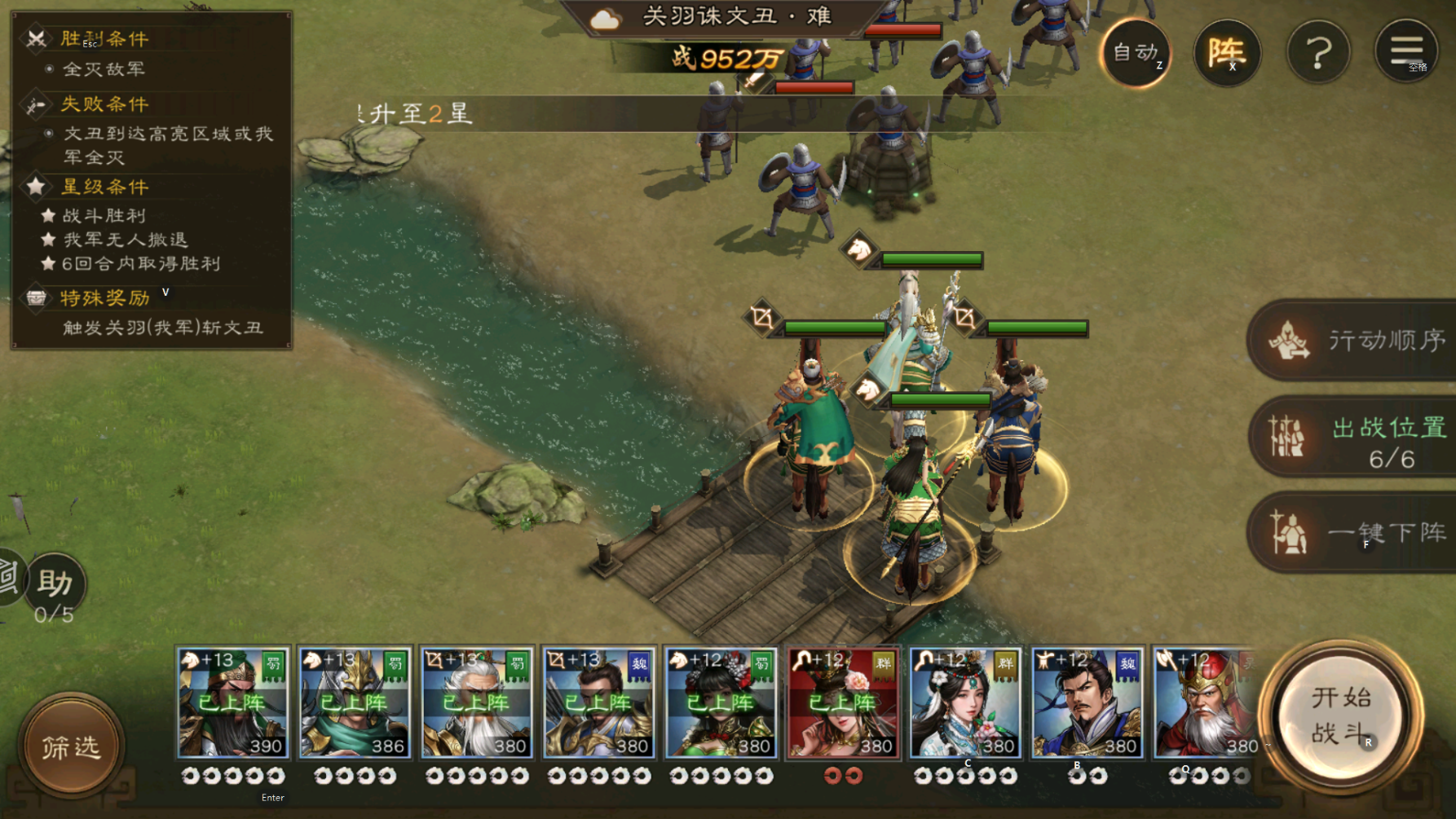Remove all units with 一键下阵
This screenshot has height=819, width=1456.
click(x=1355, y=533)
